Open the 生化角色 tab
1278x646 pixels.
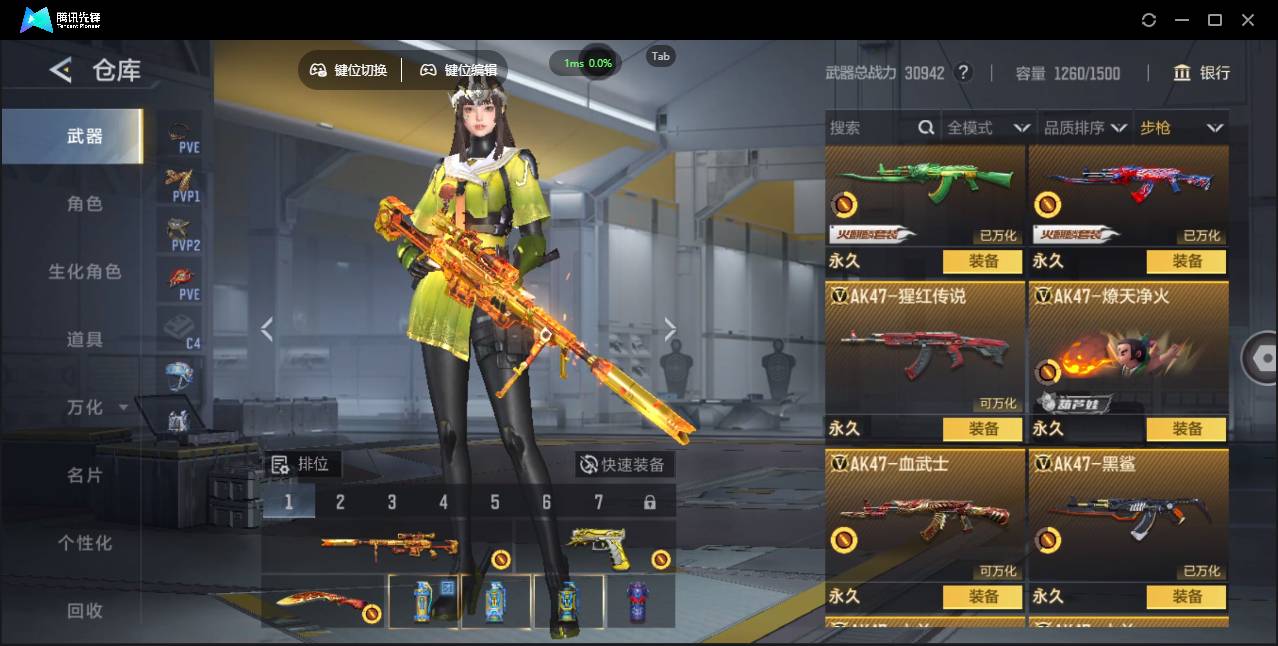(85, 272)
